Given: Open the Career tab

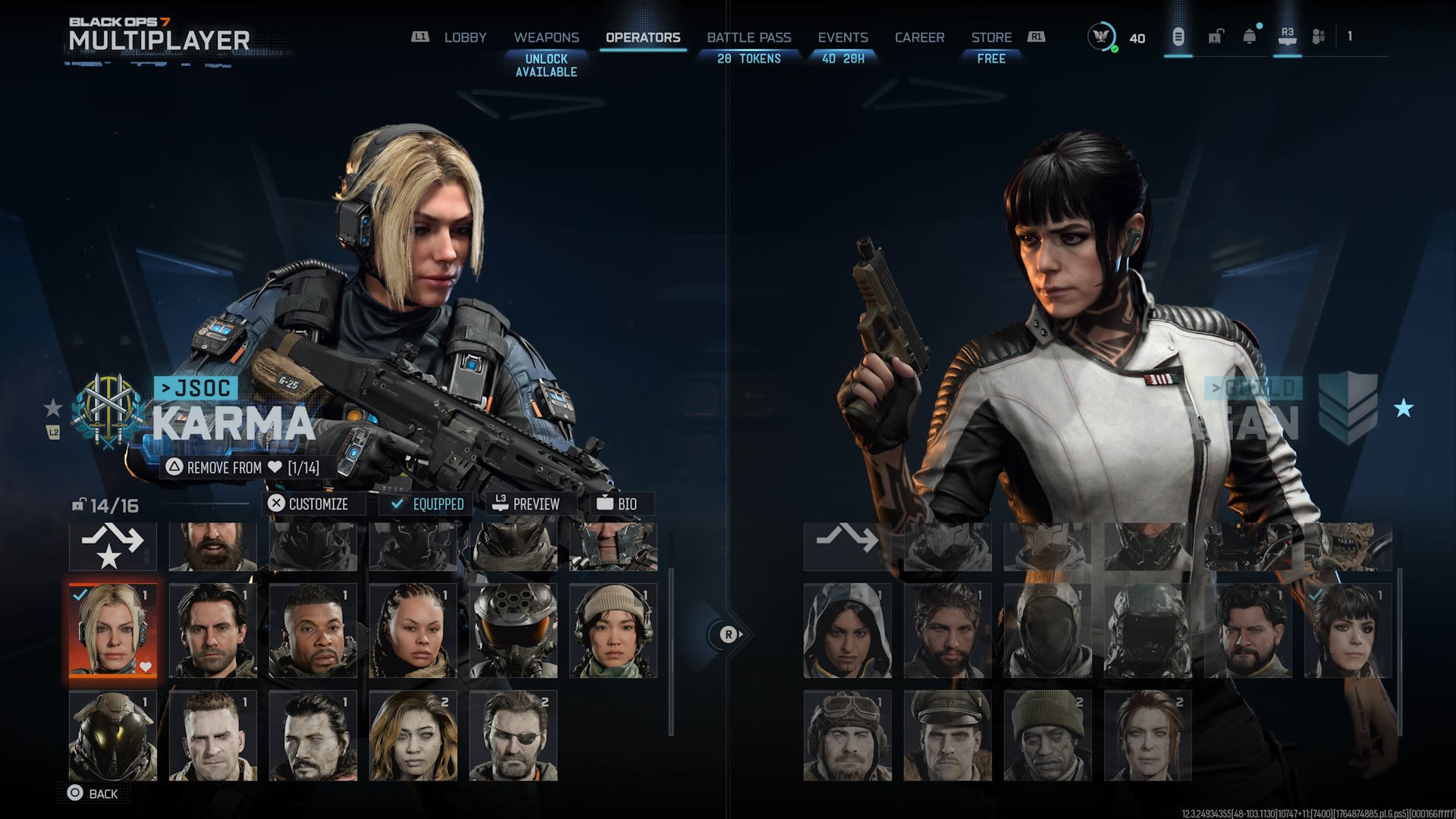Looking at the screenshot, I should click(x=919, y=37).
